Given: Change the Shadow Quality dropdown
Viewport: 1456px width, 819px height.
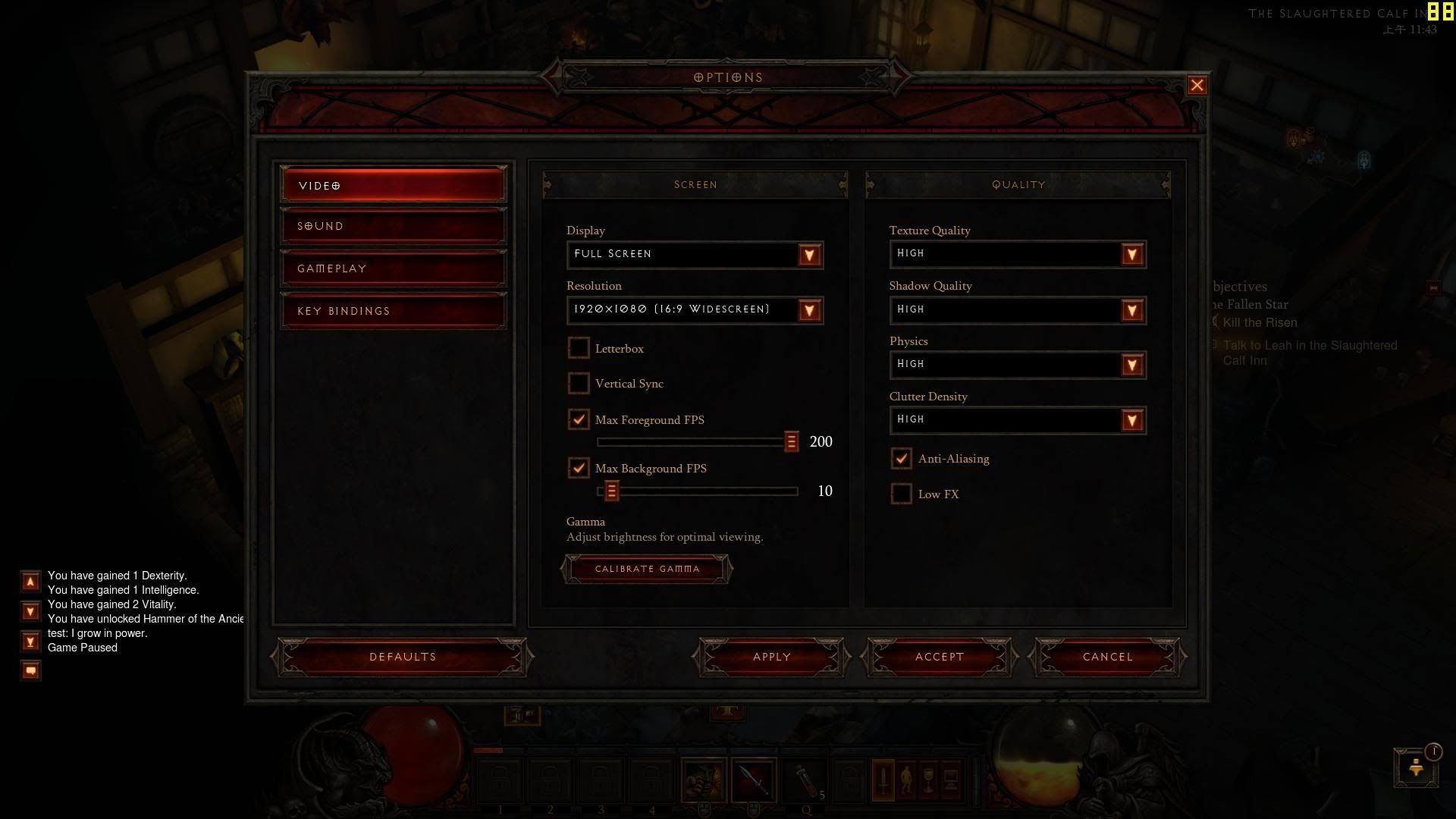Looking at the screenshot, I should (x=1131, y=310).
